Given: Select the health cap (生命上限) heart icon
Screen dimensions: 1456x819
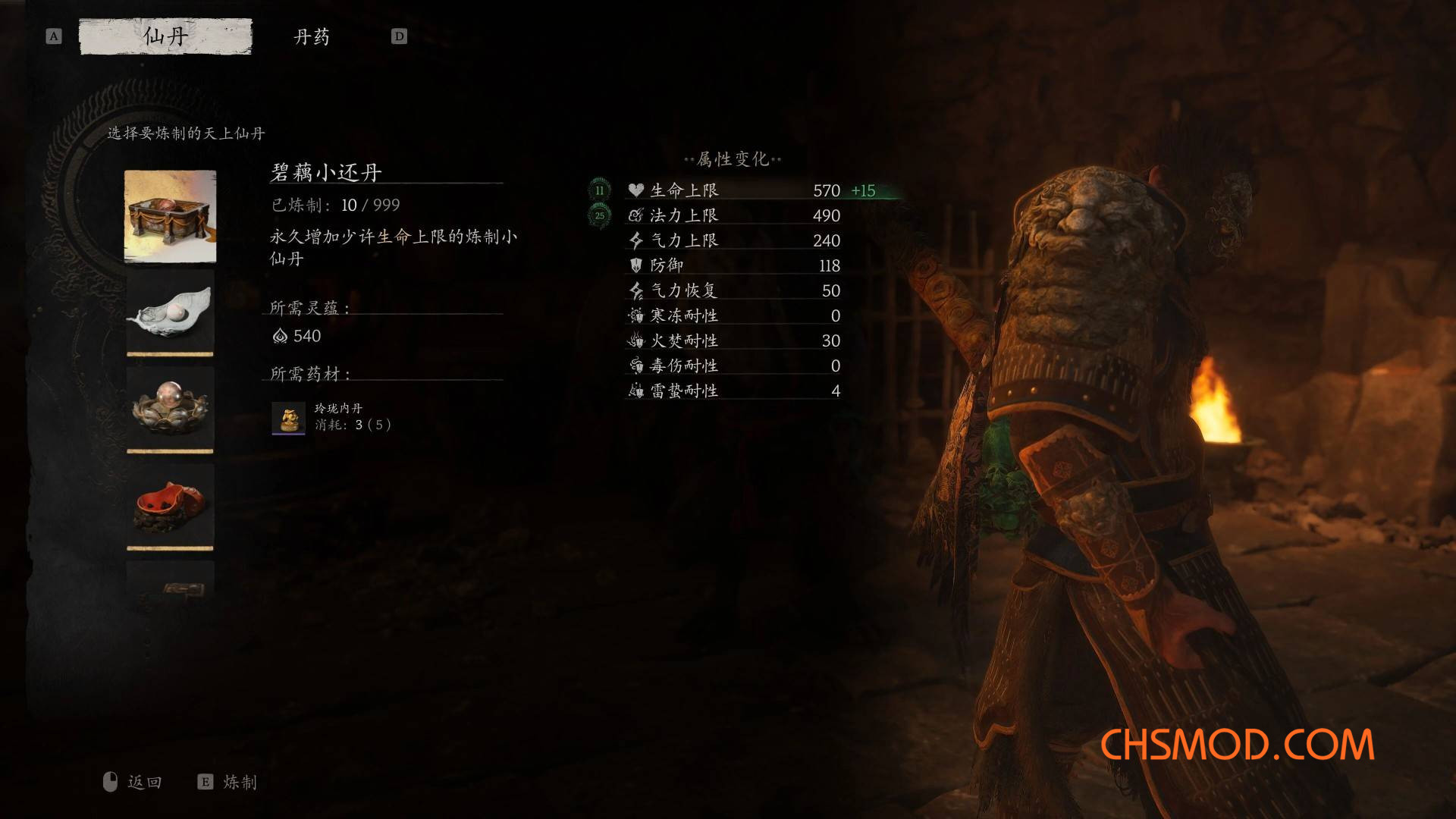Looking at the screenshot, I should (x=634, y=191).
